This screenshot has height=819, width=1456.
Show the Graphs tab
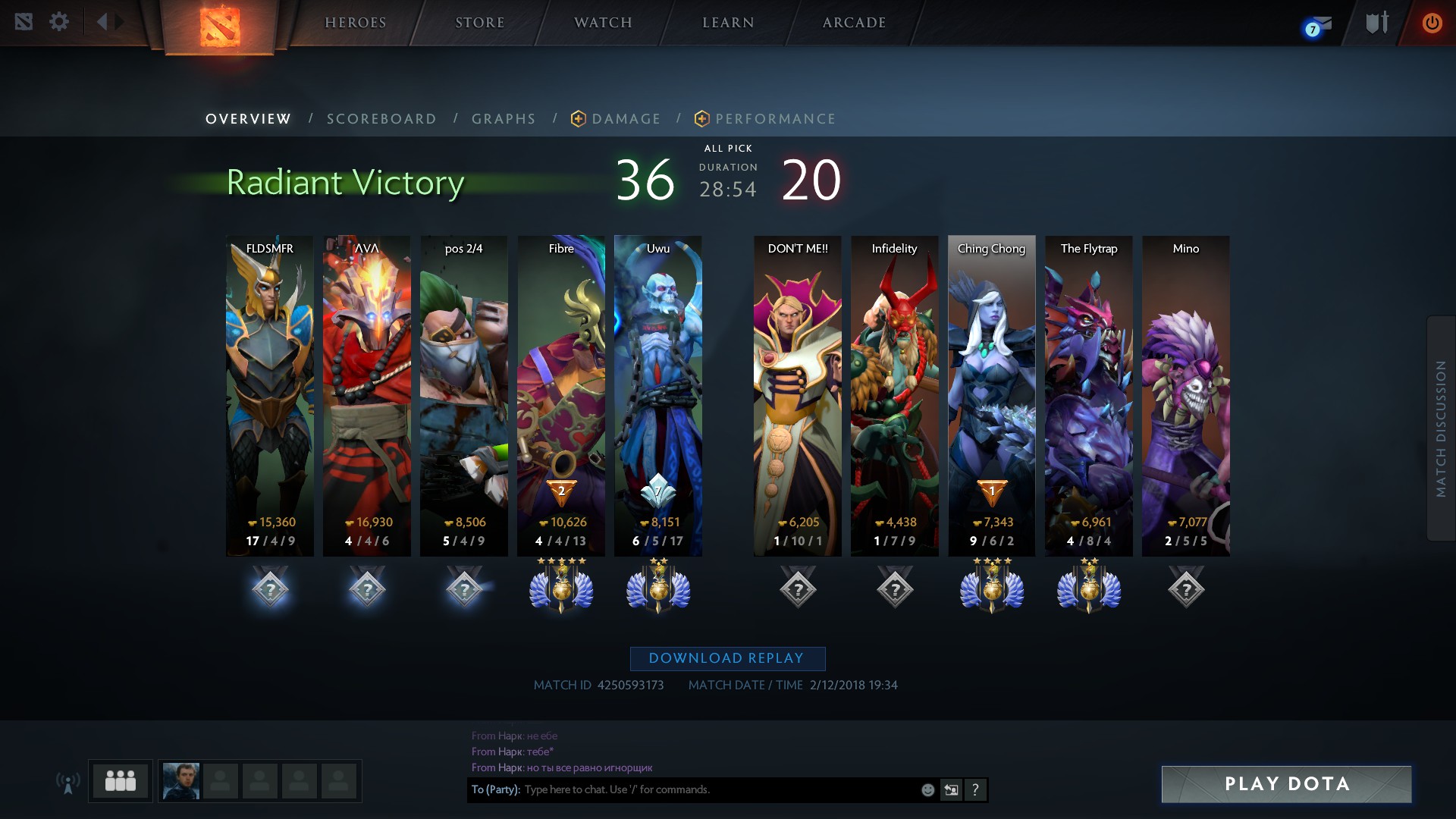[504, 119]
